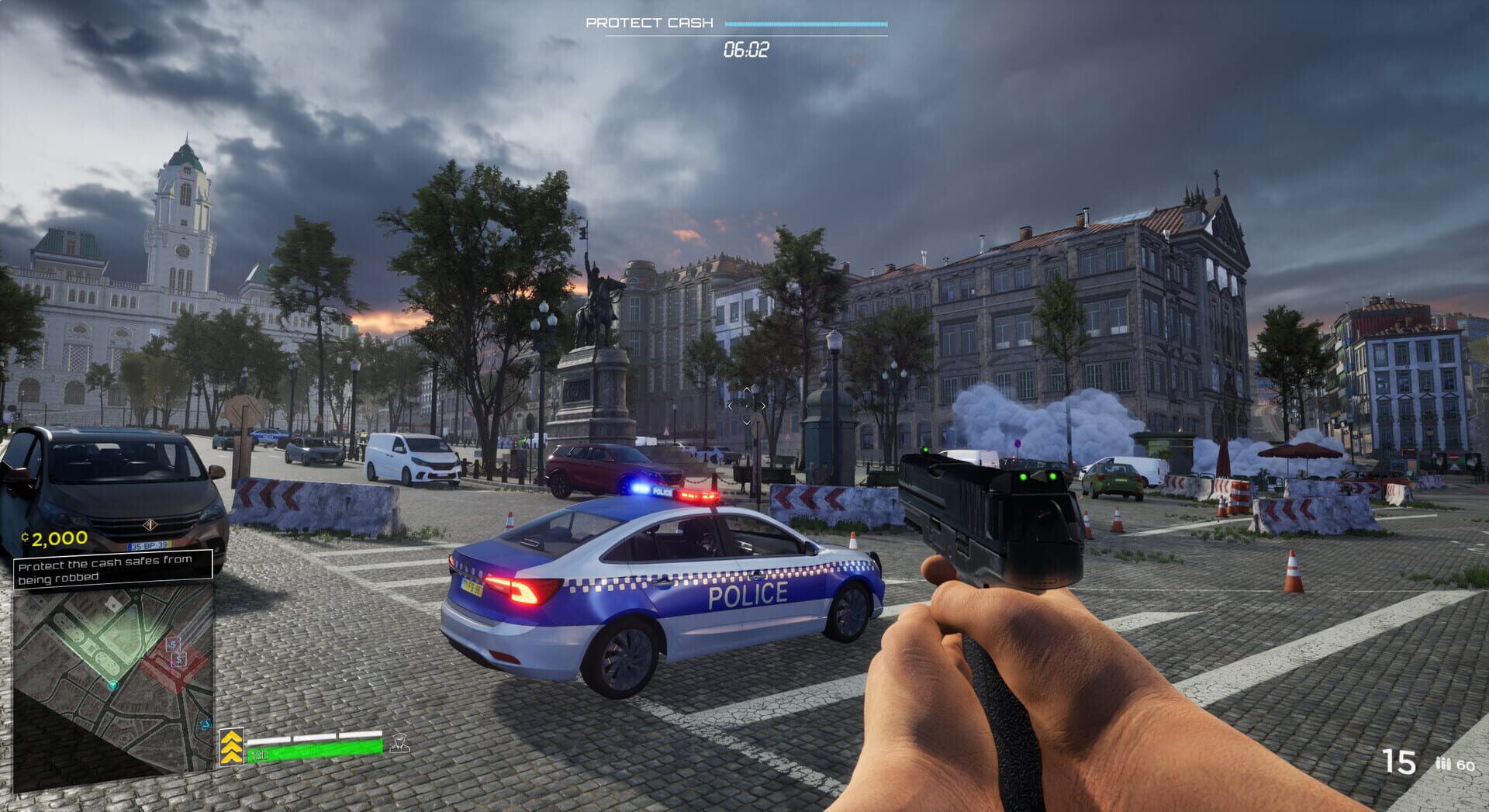Click the player position arrow on minimap
Screen dimensions: 1489x812
click(x=114, y=685)
